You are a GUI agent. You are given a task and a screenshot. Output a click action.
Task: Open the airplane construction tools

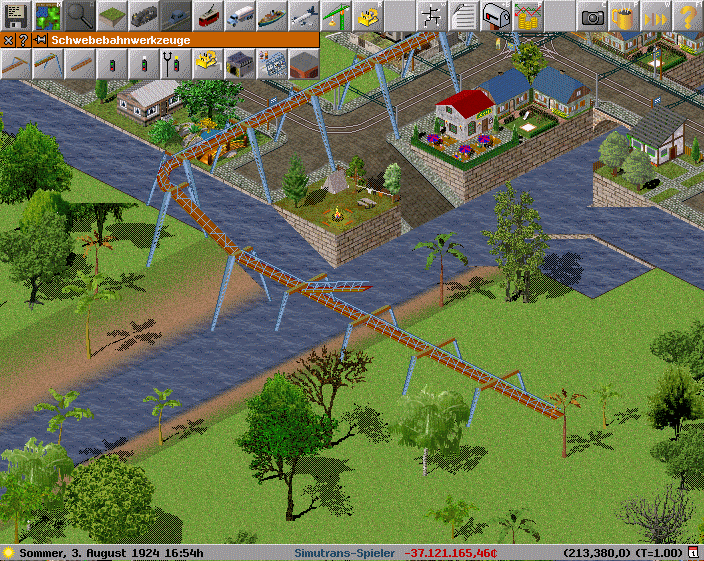point(304,16)
